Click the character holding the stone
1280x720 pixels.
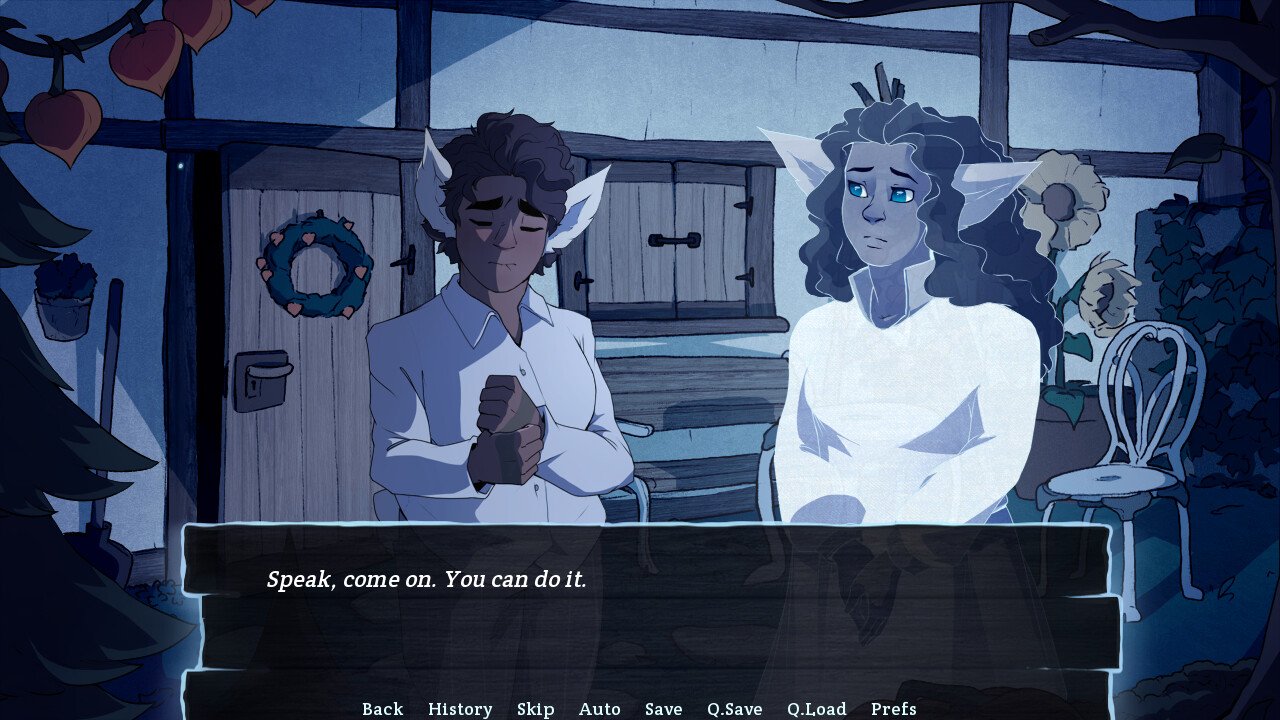point(500,300)
